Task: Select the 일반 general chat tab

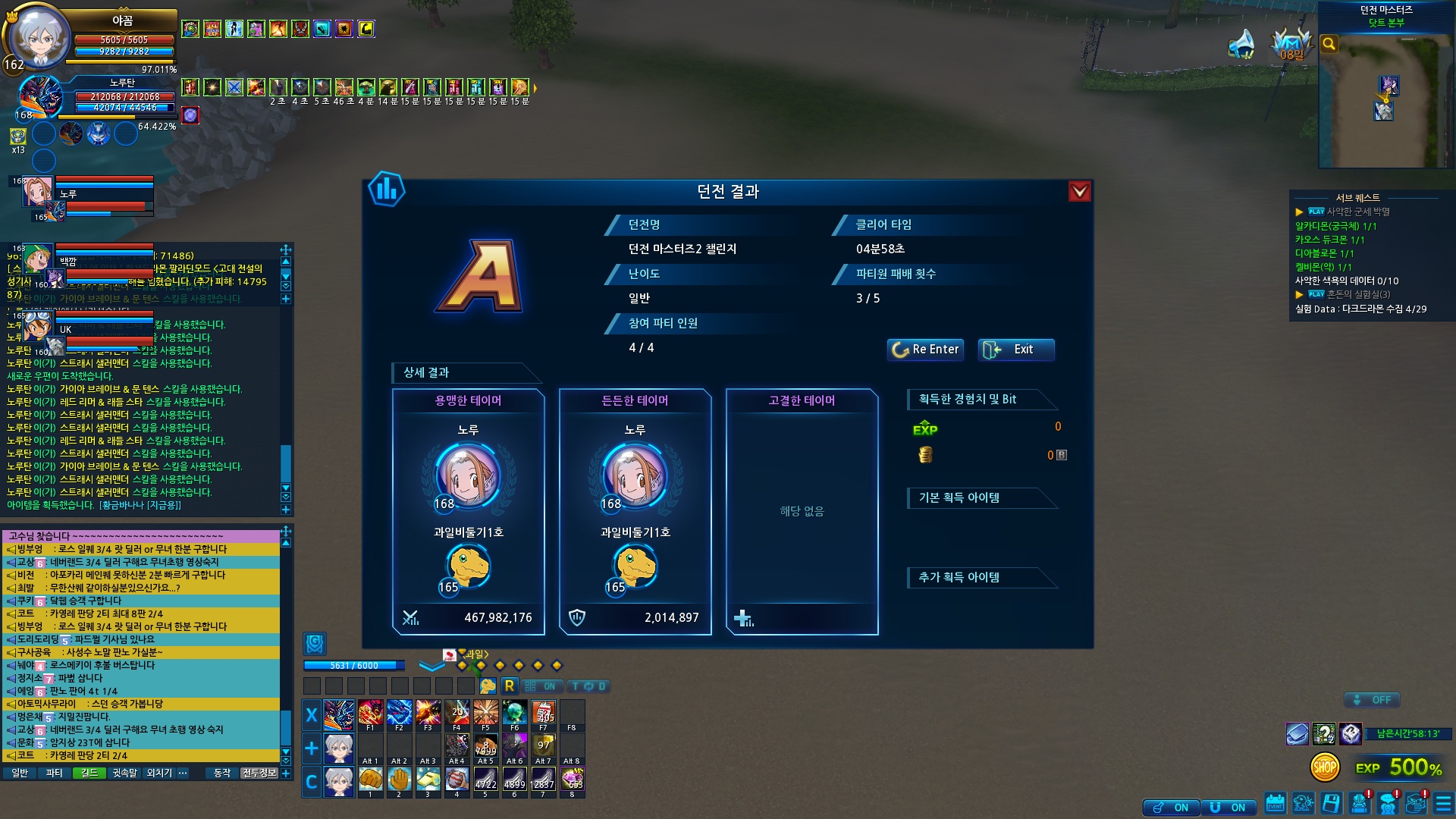Action: [20, 773]
